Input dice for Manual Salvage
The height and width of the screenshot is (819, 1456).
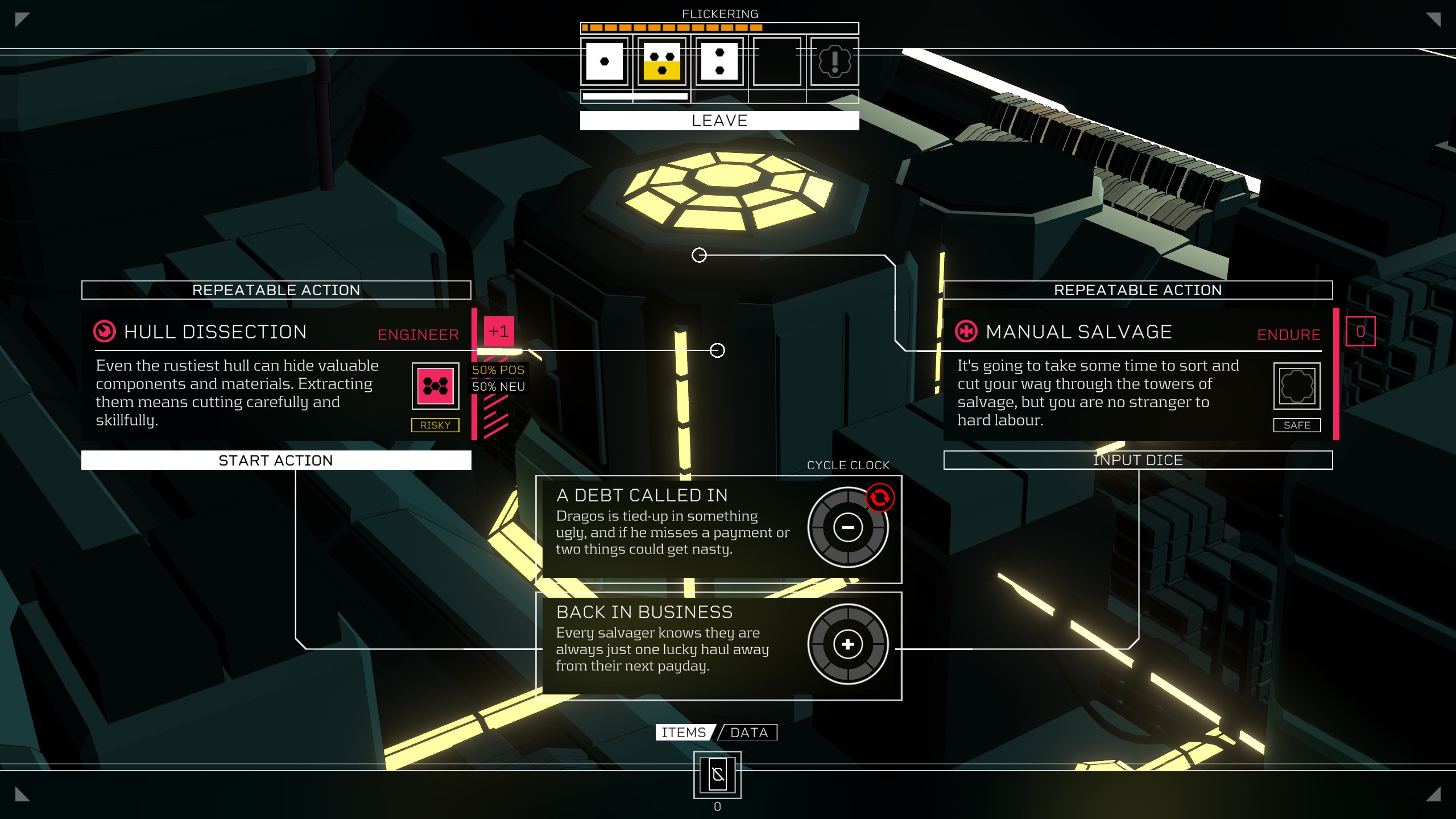[1137, 460]
